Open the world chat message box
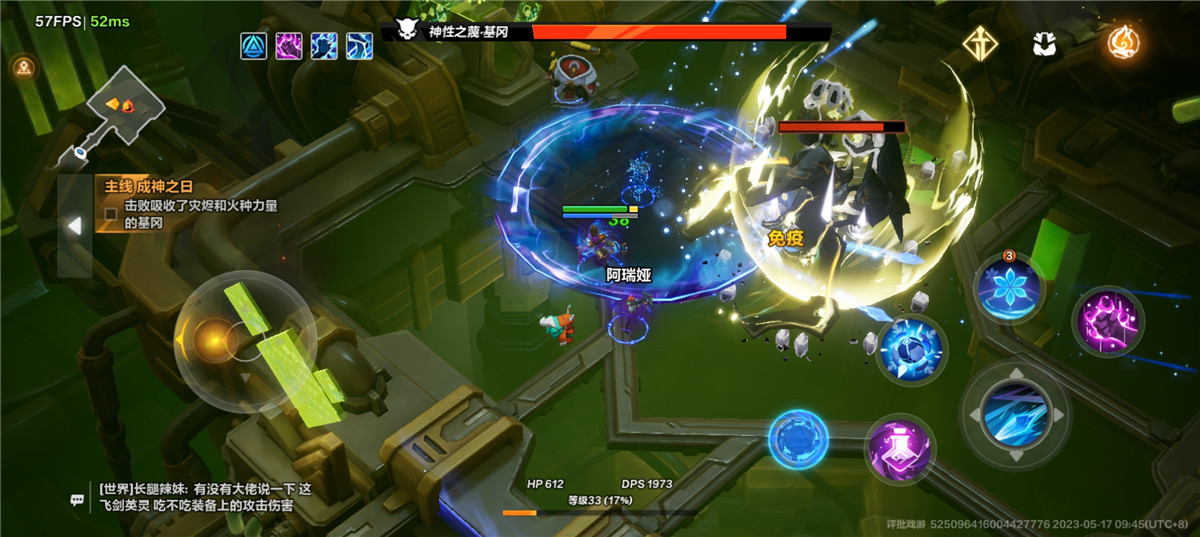Viewport: 1200px width, 537px height. point(200,497)
